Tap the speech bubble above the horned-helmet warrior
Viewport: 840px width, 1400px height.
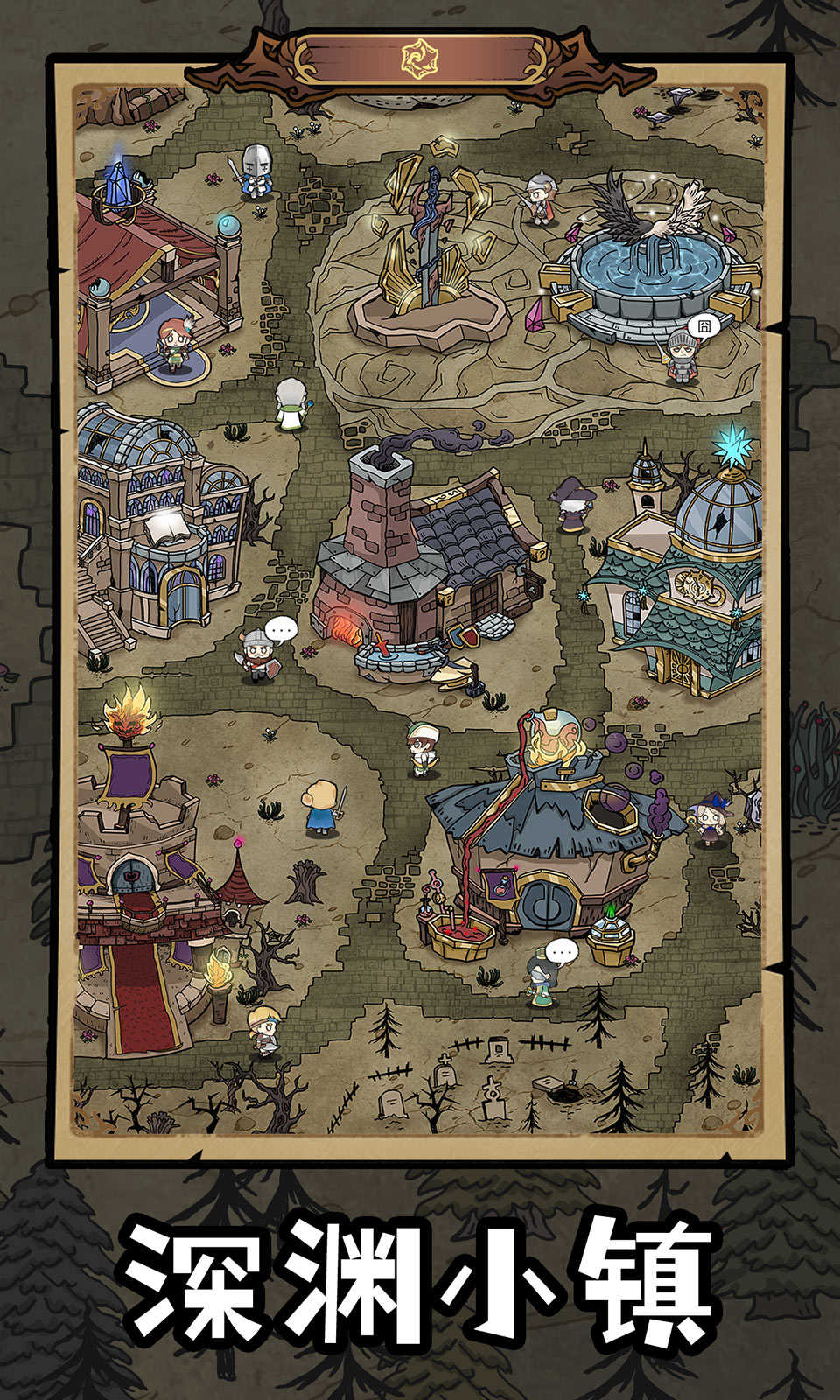point(281,628)
